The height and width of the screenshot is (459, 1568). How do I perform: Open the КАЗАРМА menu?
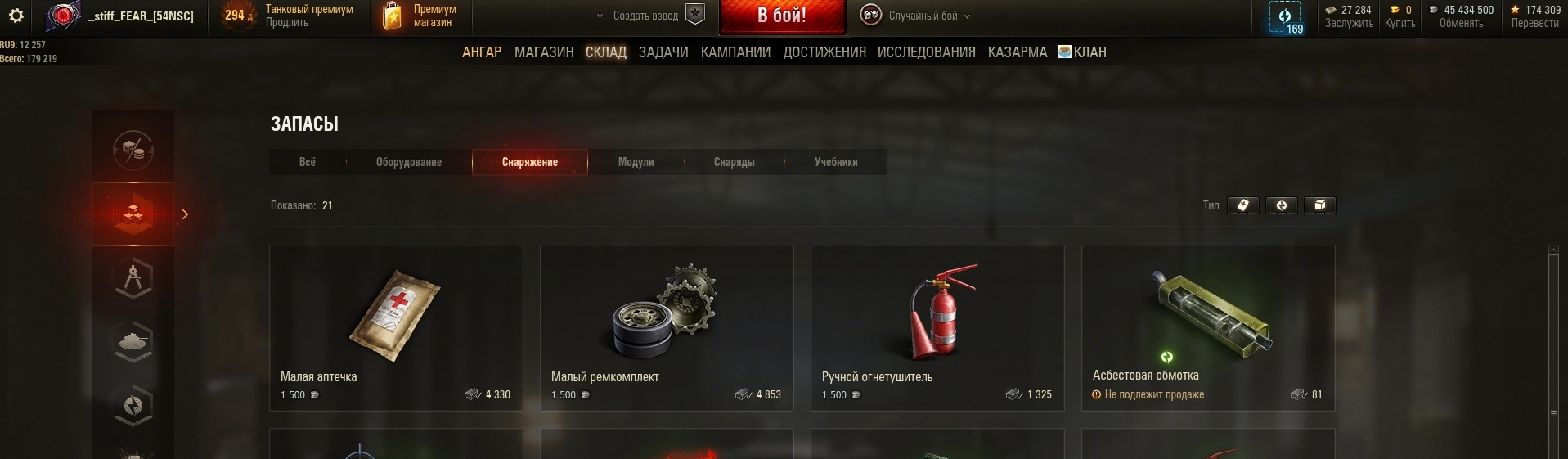[1017, 52]
